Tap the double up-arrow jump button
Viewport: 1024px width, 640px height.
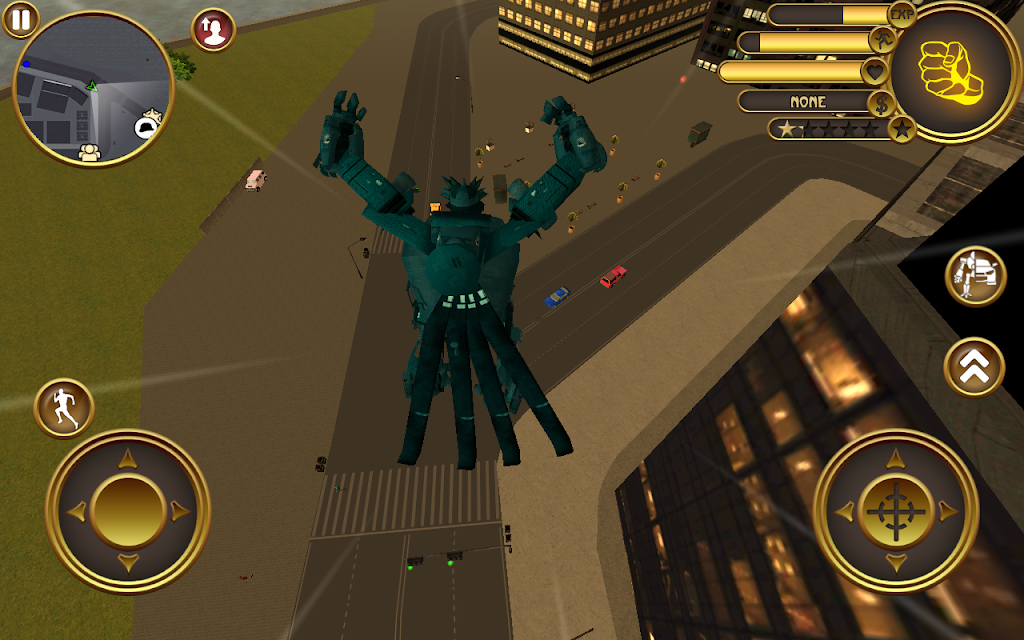975,368
